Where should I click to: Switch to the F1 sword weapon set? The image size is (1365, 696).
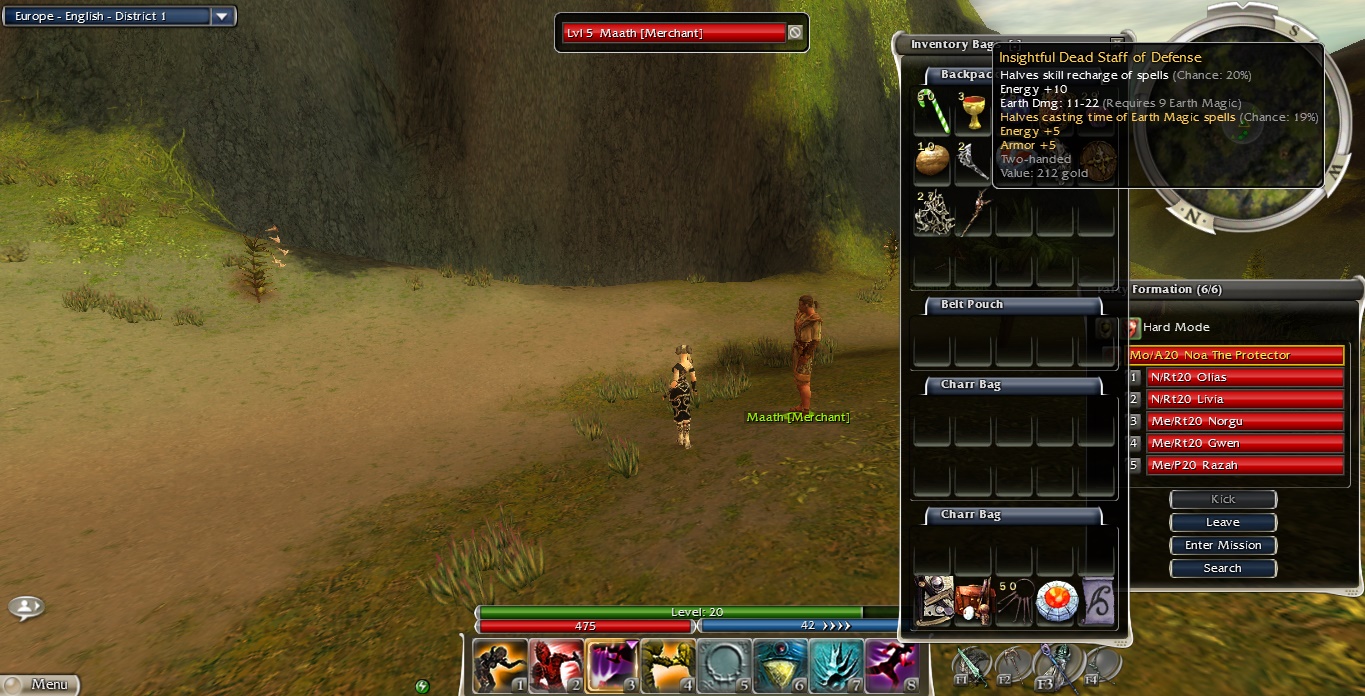(971, 664)
